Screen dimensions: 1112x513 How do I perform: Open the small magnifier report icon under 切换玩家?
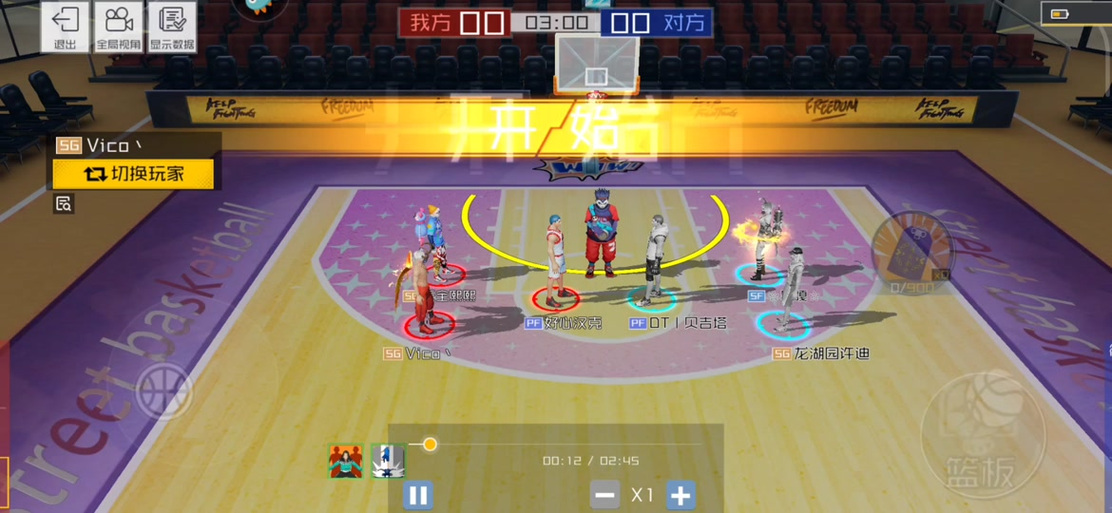pyautogui.click(x=63, y=204)
